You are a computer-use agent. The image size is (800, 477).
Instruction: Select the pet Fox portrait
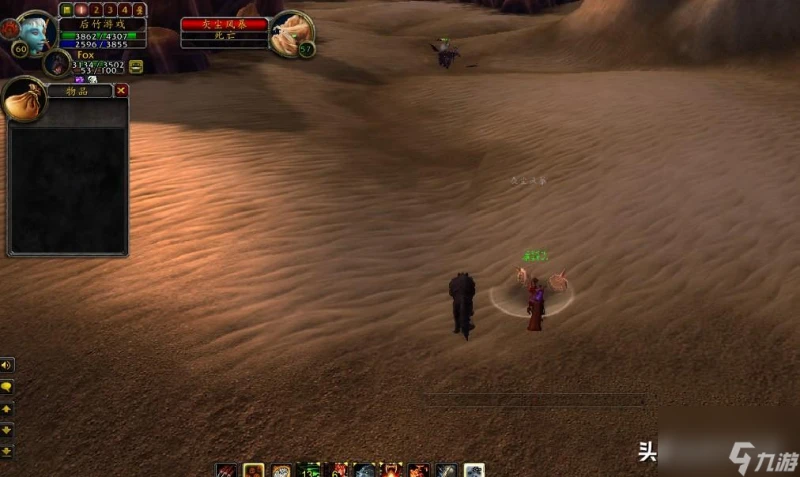[x=56, y=63]
